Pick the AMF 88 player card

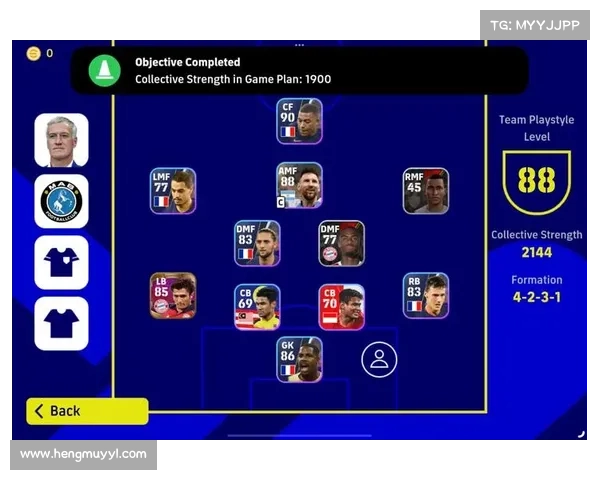(x=300, y=185)
